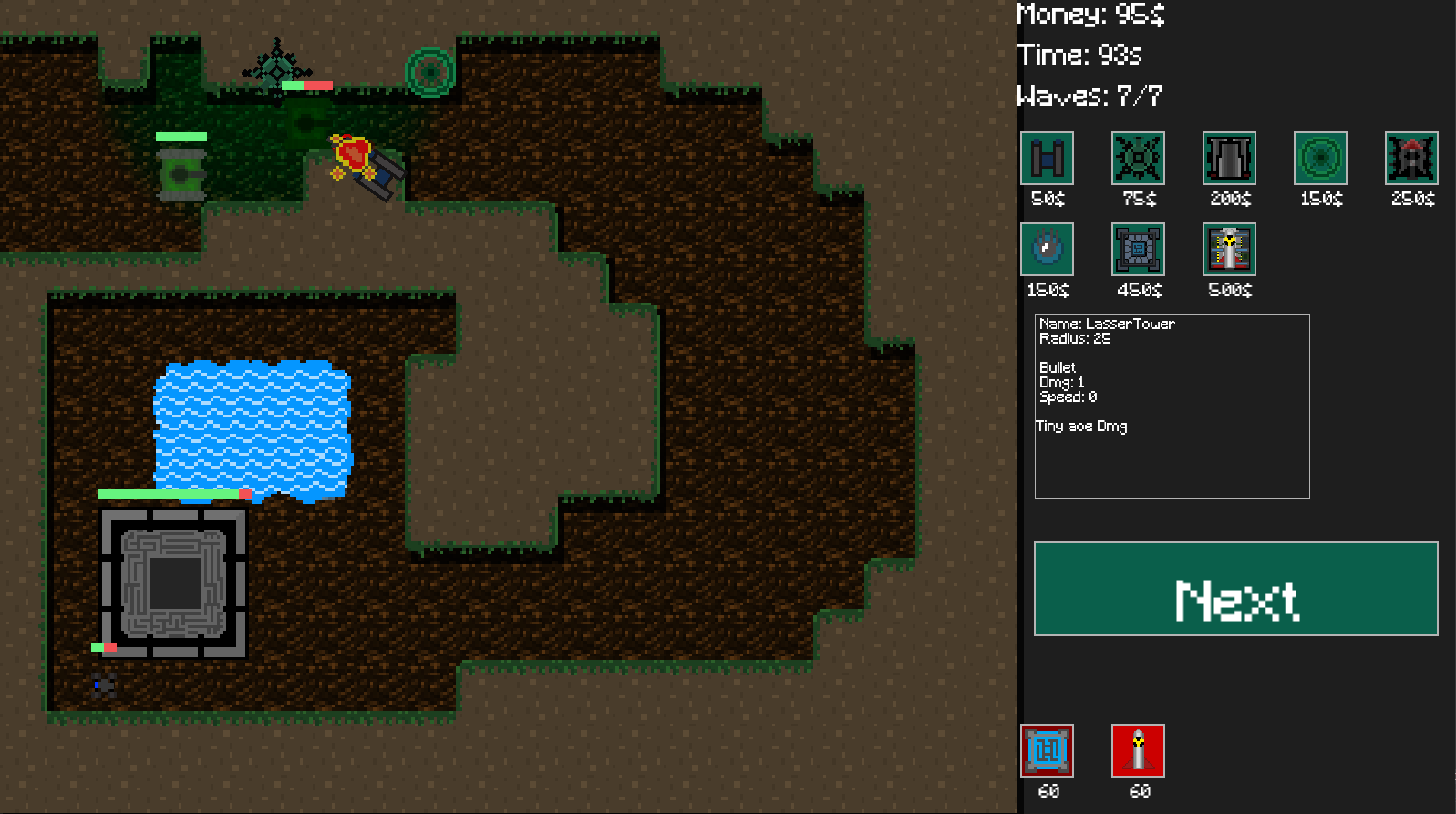Image resolution: width=1456 pixels, height=814 pixels.
Task: Click the small blue unit in the bottom-left
Action: pos(102,685)
